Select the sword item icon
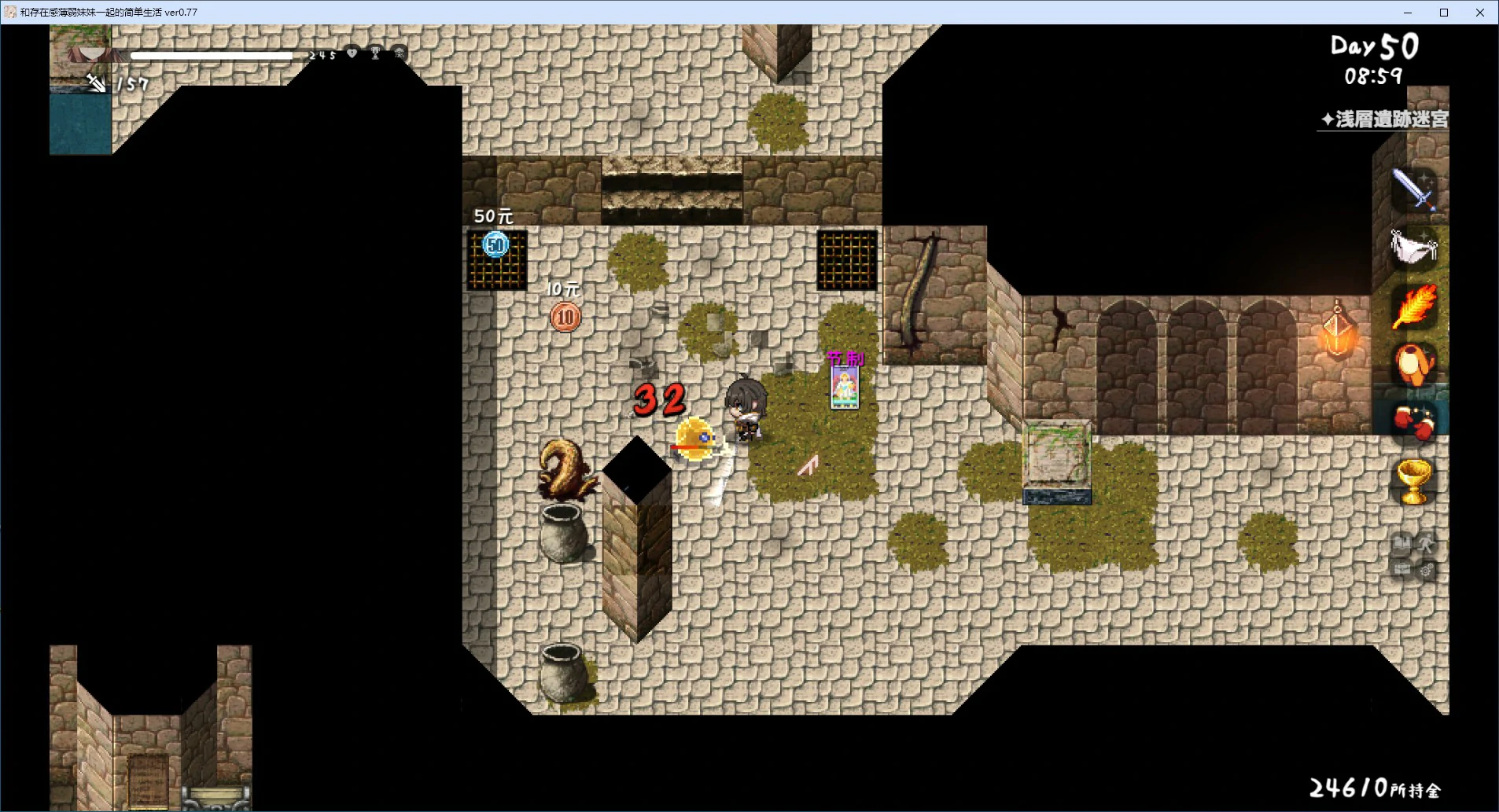 tap(1414, 189)
